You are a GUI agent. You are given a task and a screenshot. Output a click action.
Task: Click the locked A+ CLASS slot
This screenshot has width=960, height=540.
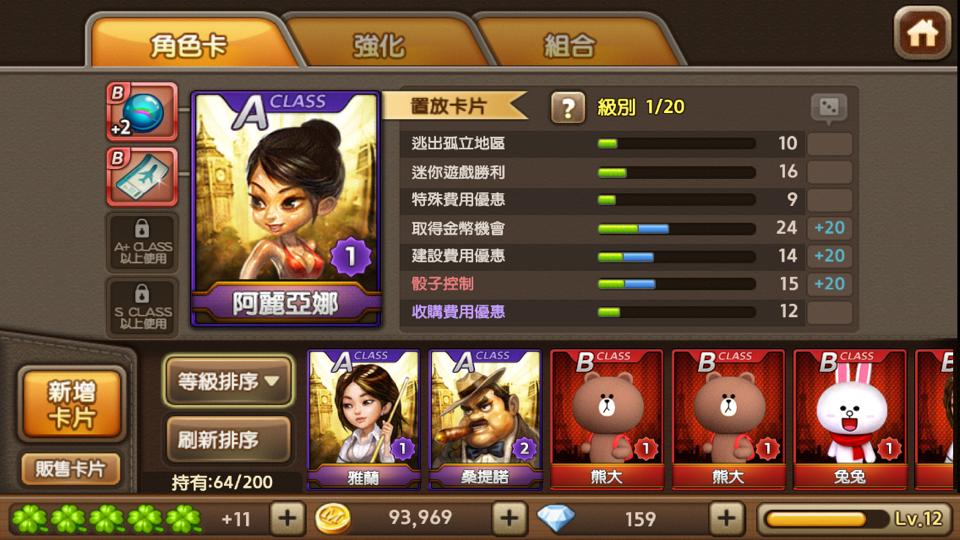(142, 242)
